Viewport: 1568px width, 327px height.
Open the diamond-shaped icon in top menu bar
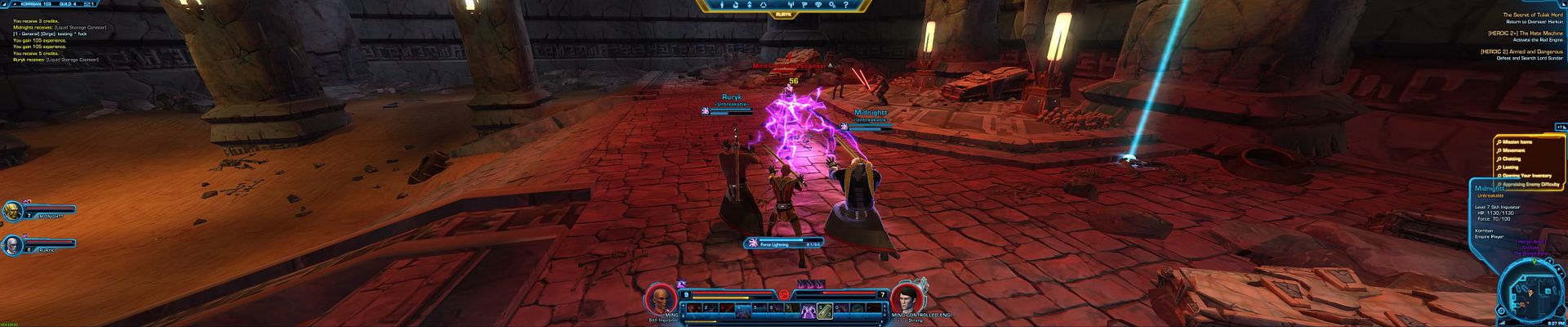tap(819, 5)
